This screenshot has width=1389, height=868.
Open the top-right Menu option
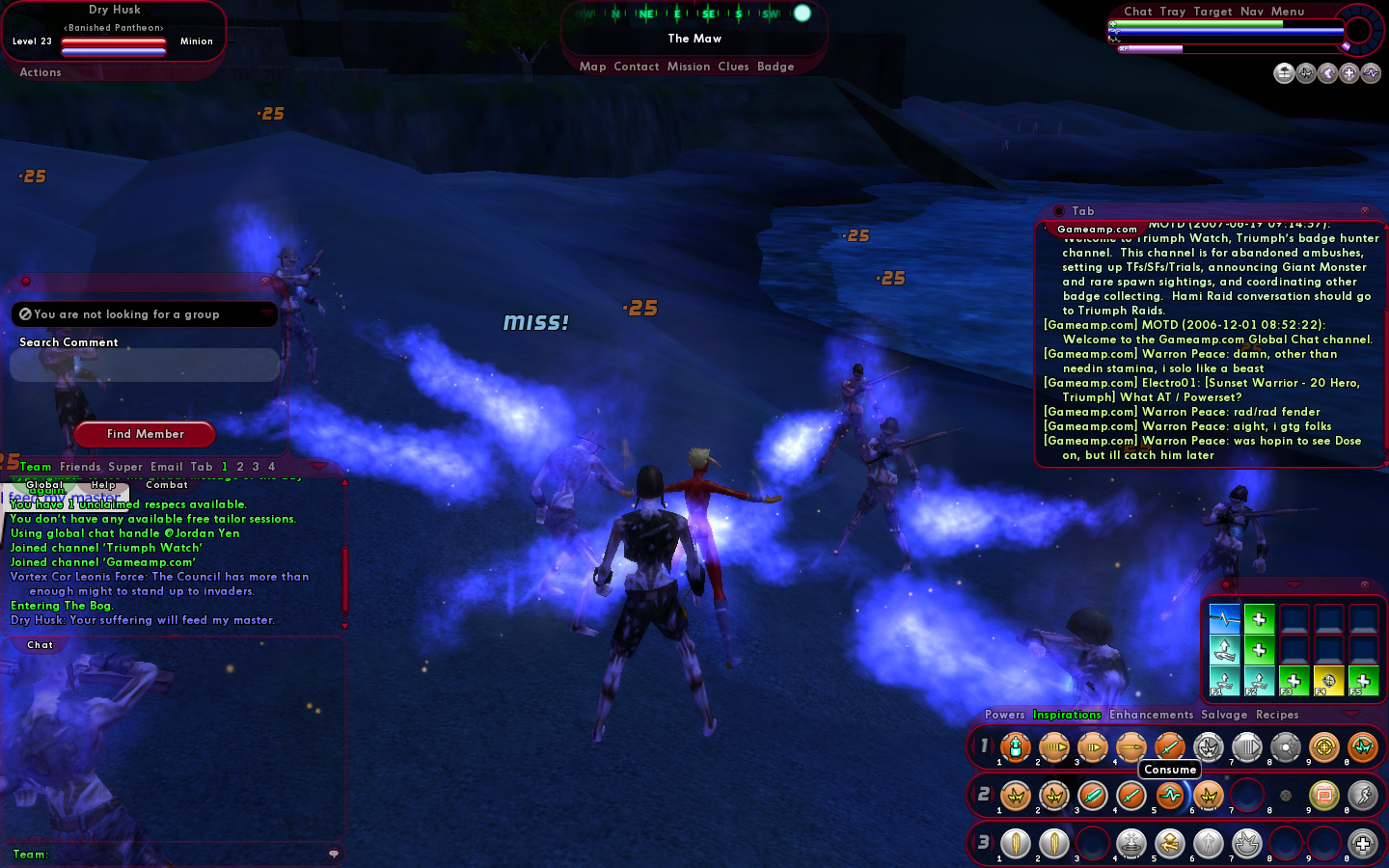tap(1288, 12)
